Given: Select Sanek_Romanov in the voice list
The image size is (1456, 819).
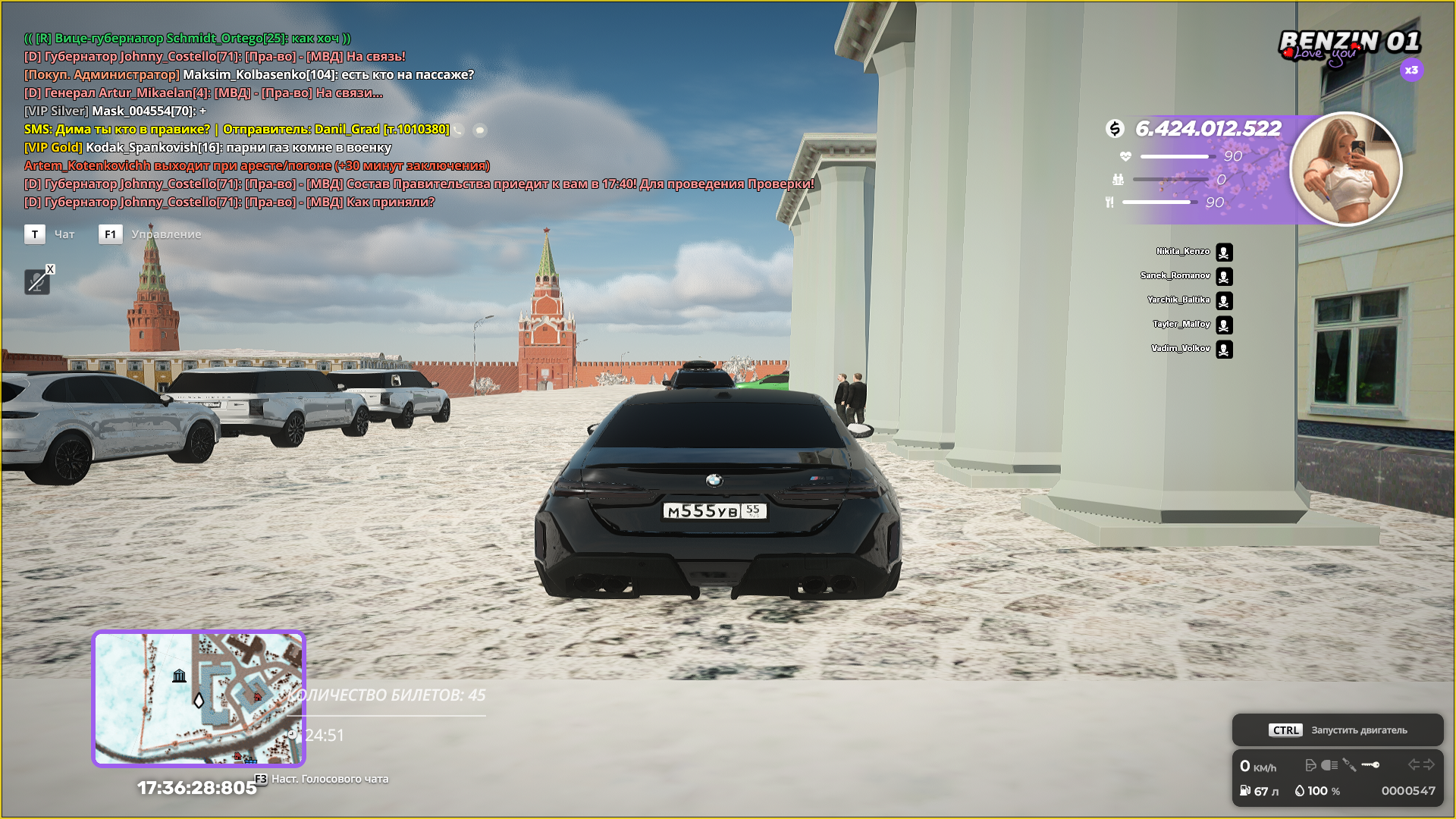Looking at the screenshot, I should [x=1175, y=276].
